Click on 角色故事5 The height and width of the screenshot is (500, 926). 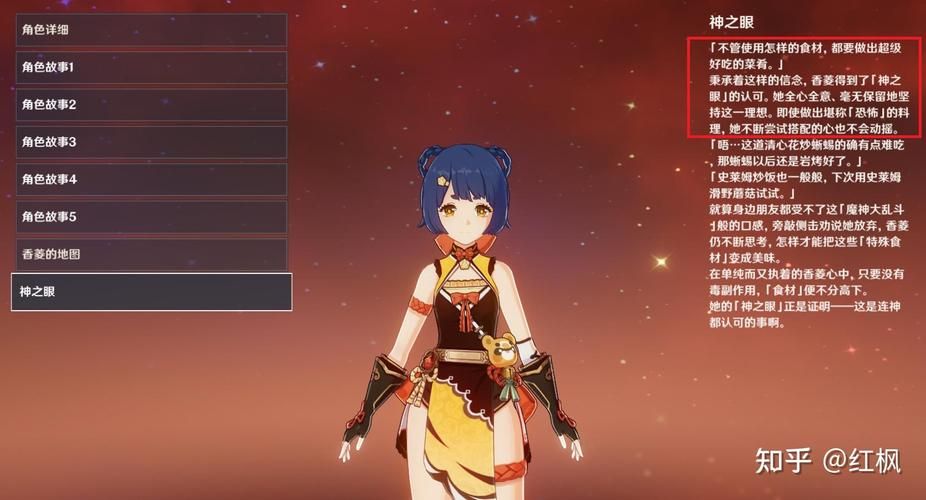tap(150, 216)
